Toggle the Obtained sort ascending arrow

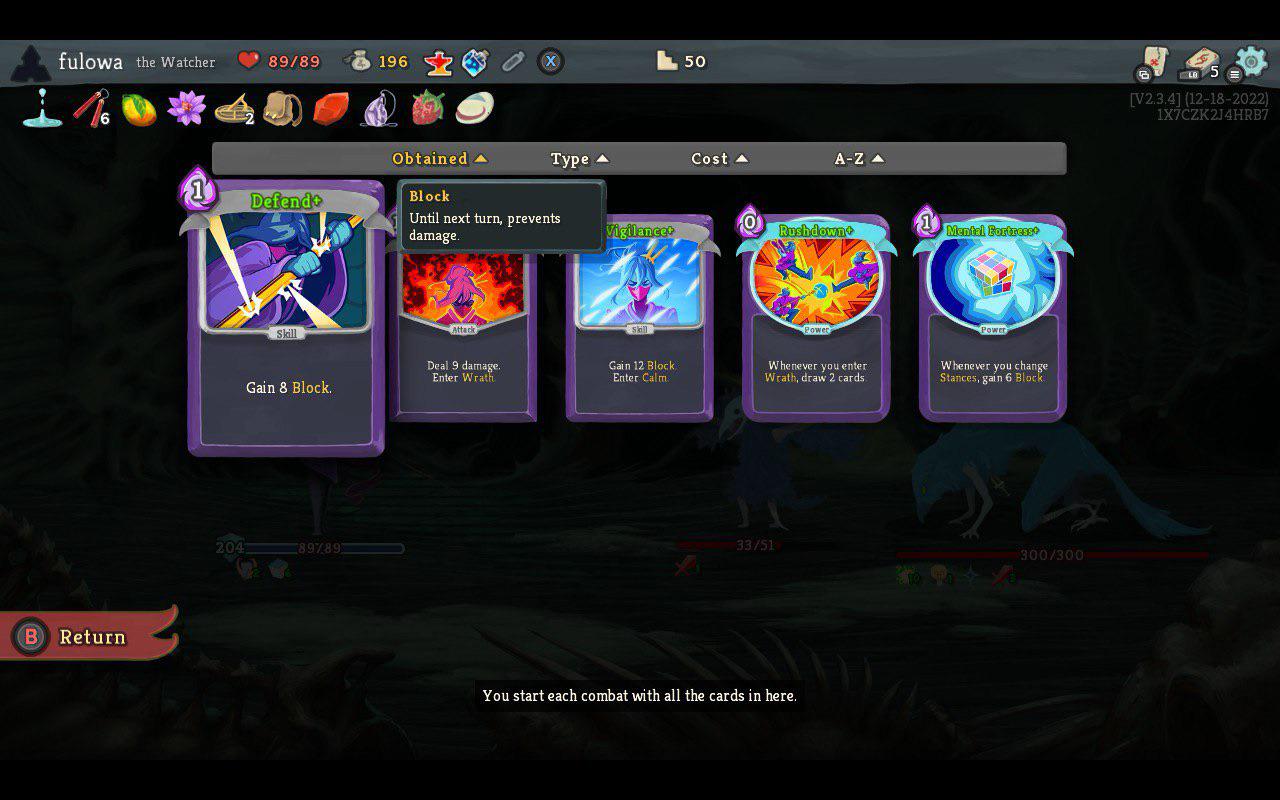(x=481, y=158)
